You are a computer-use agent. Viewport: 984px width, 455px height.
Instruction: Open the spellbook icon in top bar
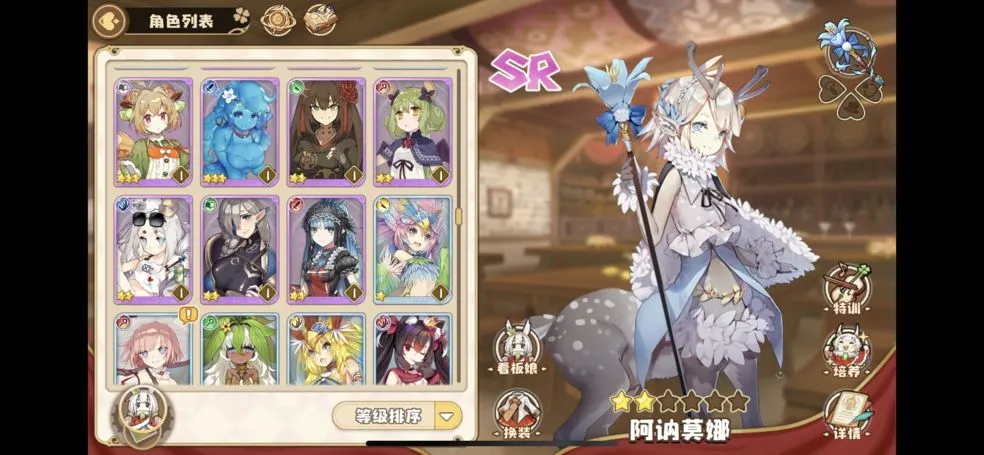[319, 20]
